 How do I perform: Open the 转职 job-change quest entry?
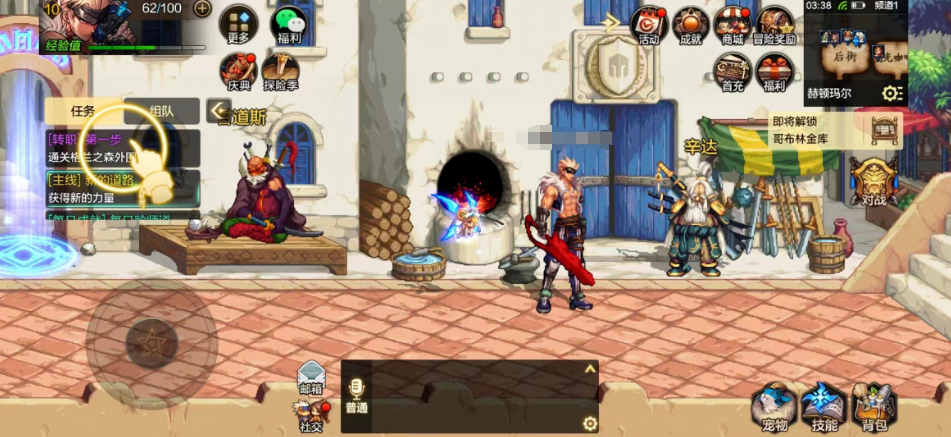pyautogui.click(x=122, y=147)
